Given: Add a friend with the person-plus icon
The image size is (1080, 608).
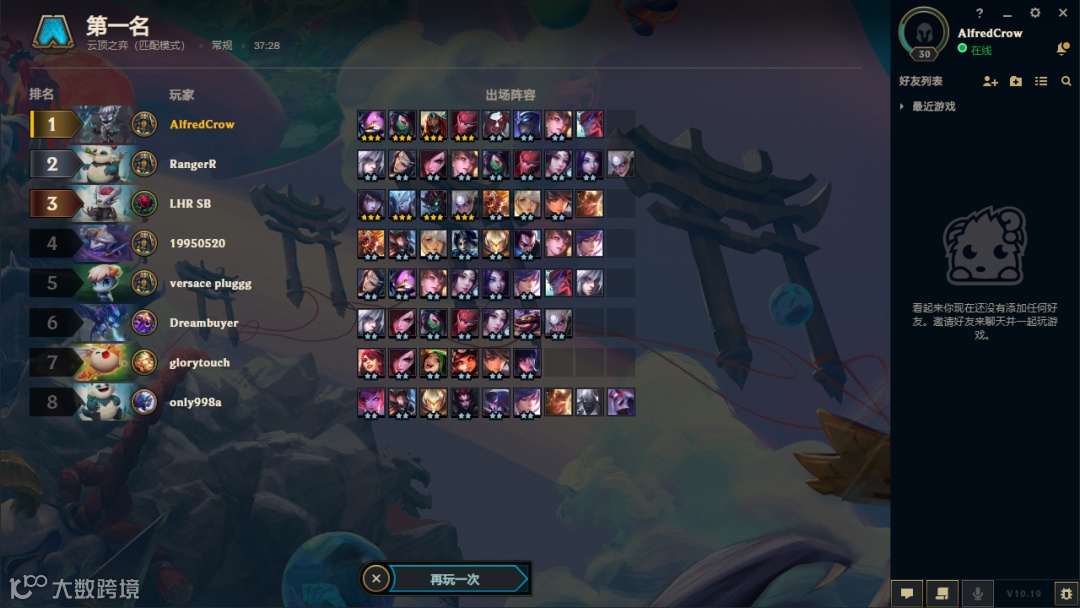Looking at the screenshot, I should click(990, 81).
